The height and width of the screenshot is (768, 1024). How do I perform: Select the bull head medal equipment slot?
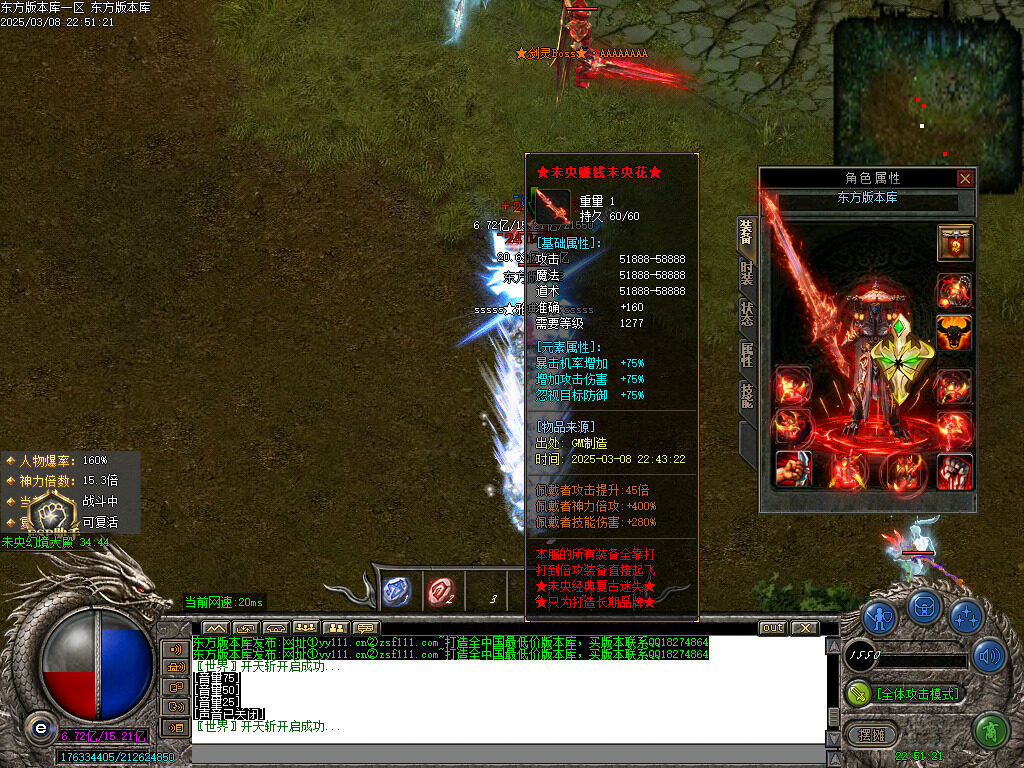pos(954,332)
